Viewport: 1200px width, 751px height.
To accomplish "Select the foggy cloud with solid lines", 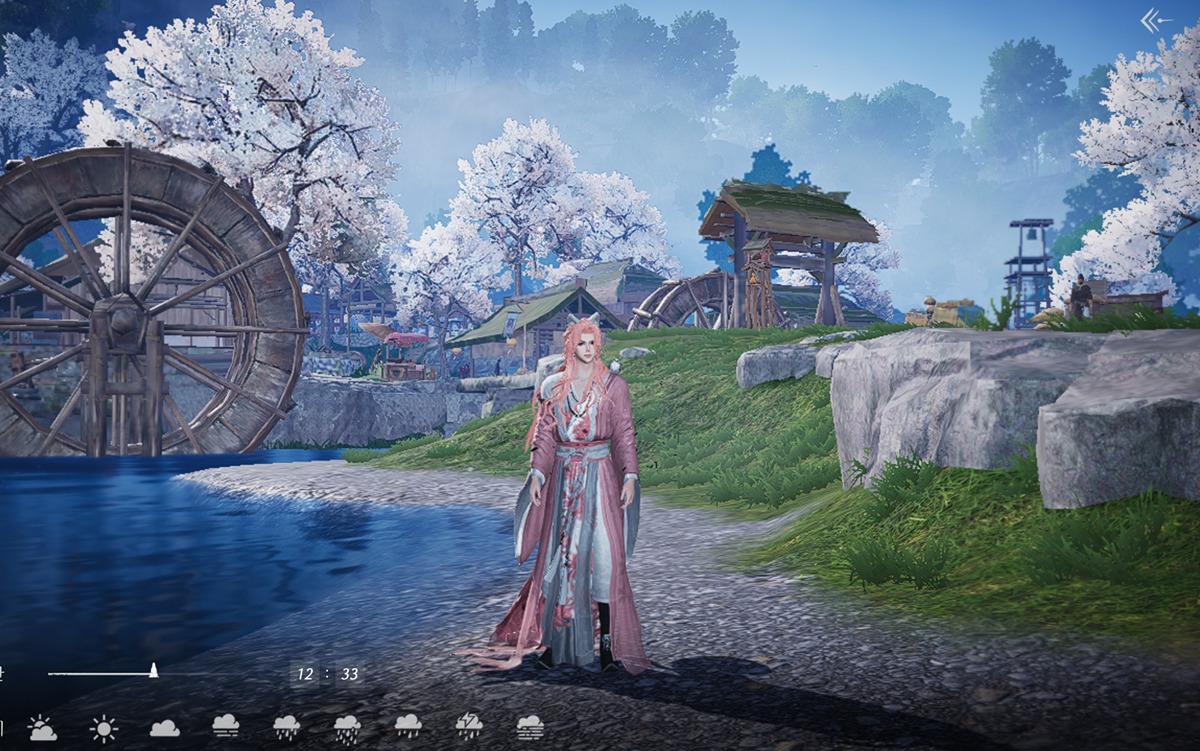I will click(226, 728).
